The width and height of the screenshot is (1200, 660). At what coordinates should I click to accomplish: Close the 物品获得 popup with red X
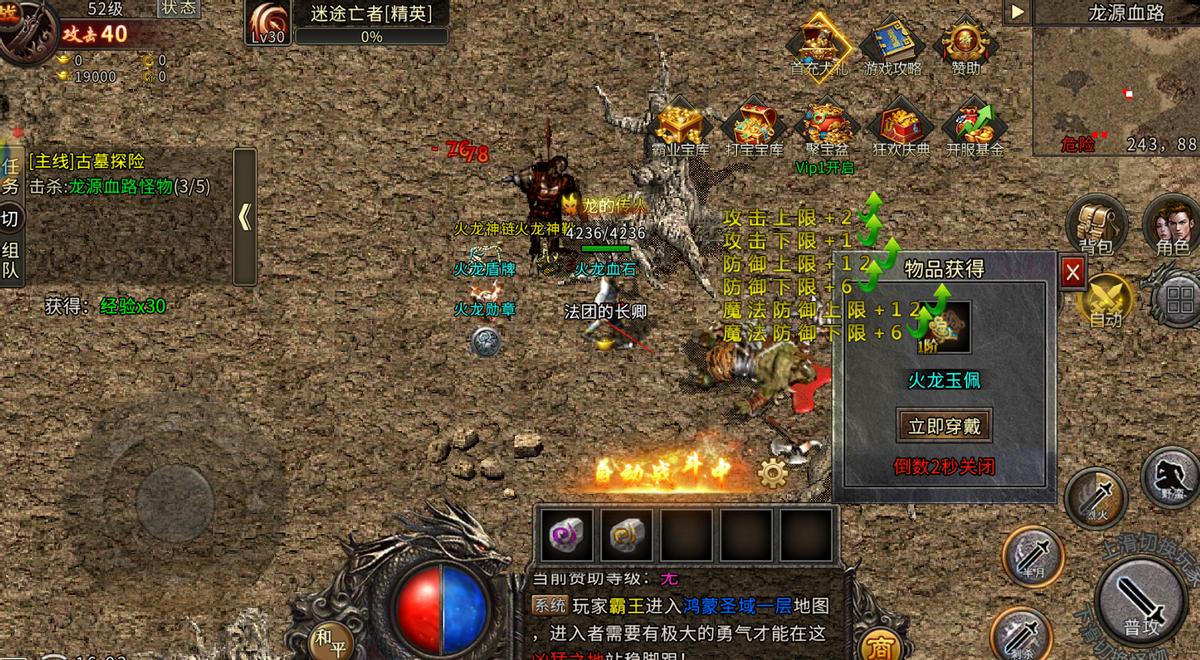click(x=1072, y=271)
